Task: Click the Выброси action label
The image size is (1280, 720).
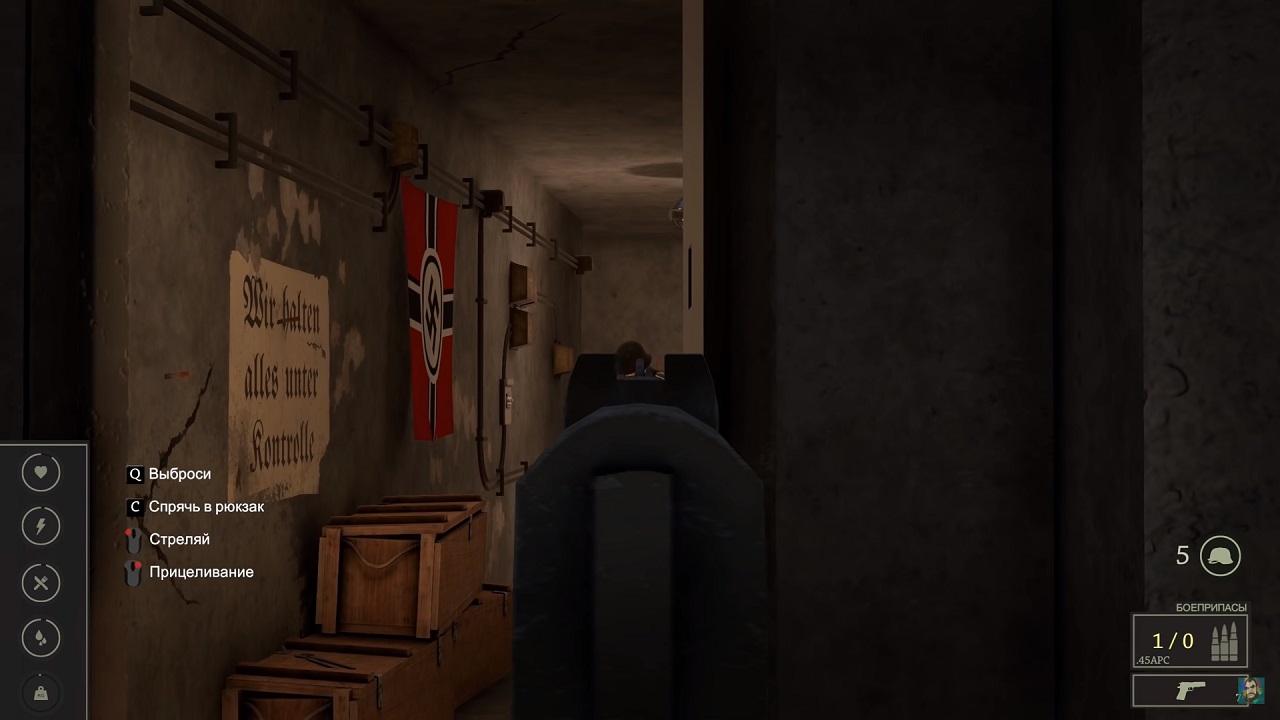Action: pyautogui.click(x=178, y=474)
